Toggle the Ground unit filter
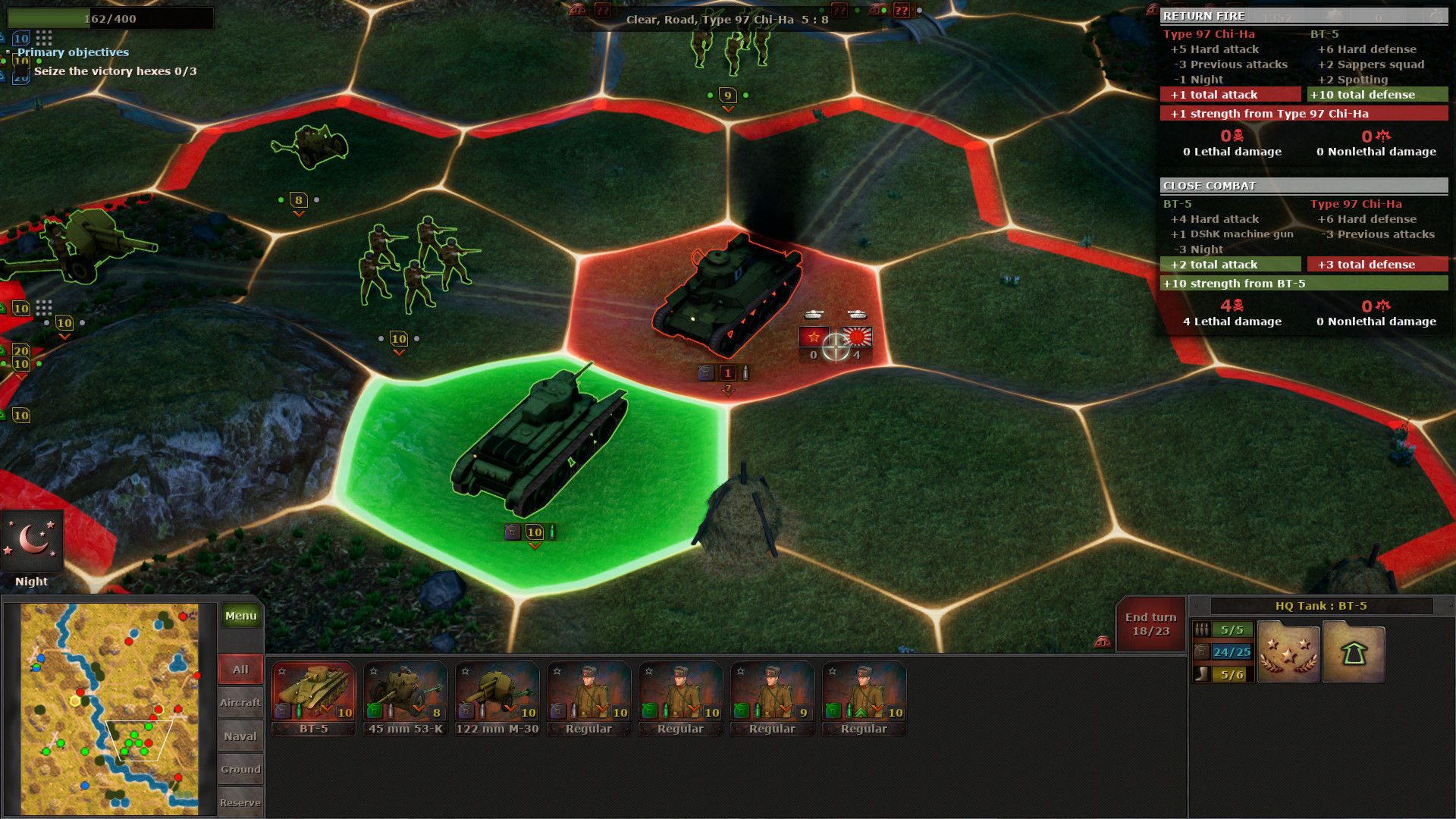 click(x=240, y=769)
